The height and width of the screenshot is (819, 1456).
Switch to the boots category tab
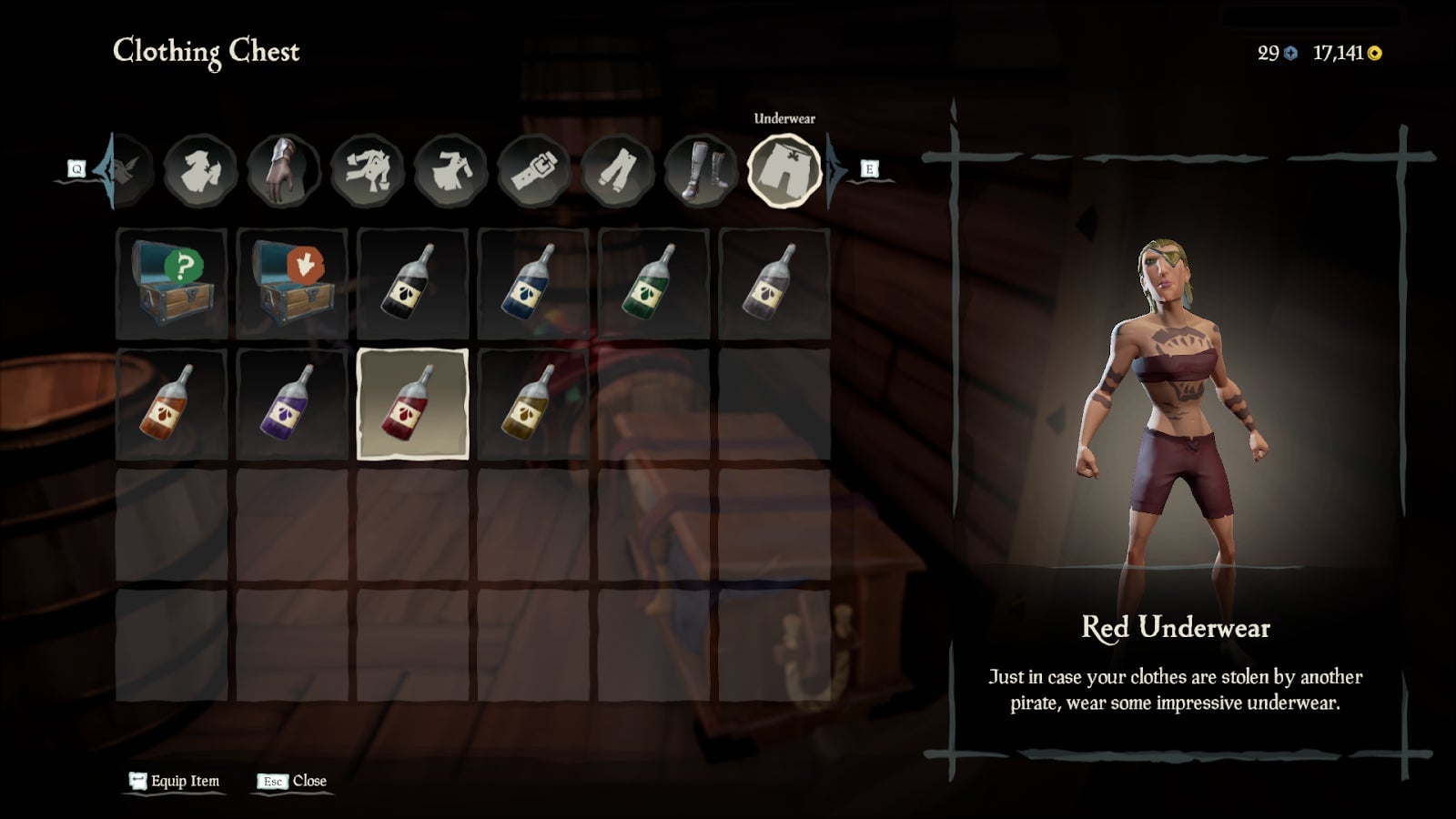point(701,170)
